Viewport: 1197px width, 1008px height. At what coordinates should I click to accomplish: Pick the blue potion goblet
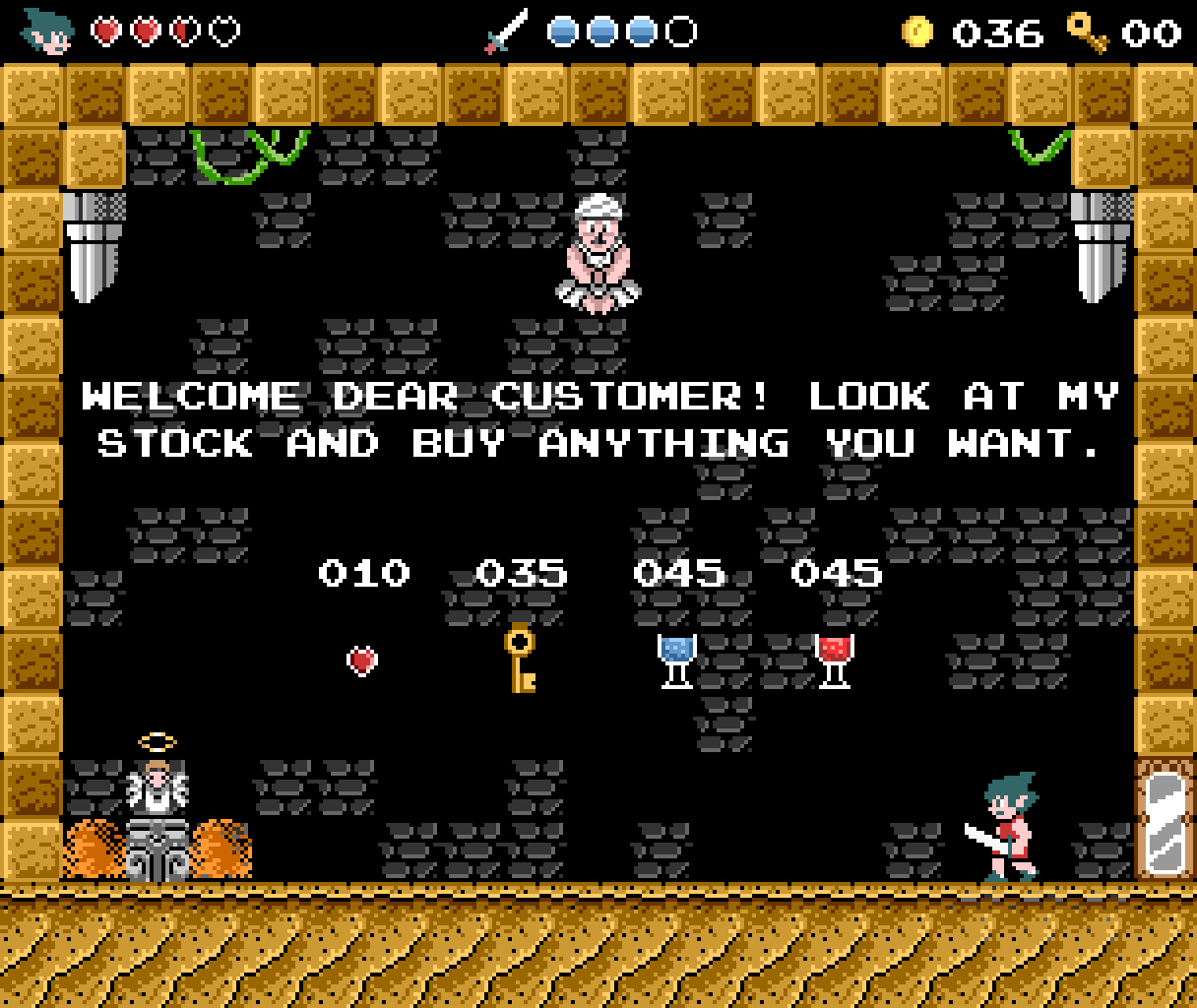676,660
